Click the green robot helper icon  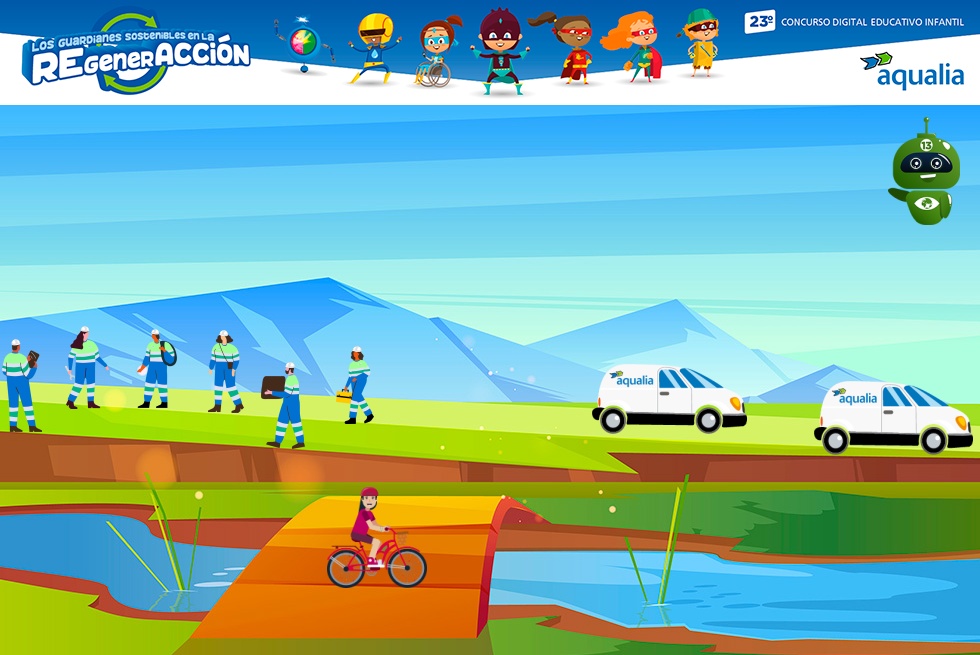925,177
